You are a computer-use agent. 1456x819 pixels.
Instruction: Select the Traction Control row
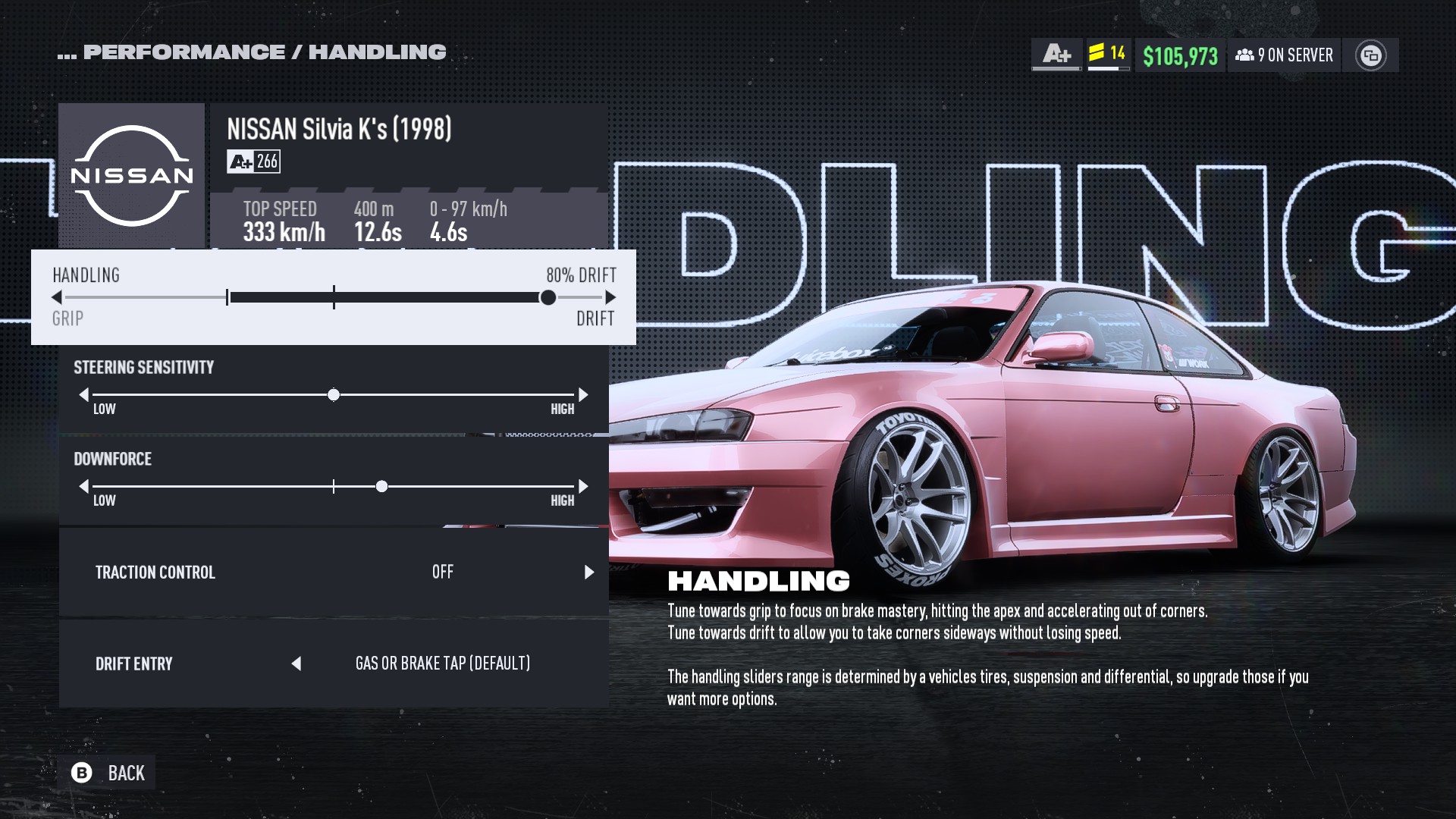click(x=334, y=572)
